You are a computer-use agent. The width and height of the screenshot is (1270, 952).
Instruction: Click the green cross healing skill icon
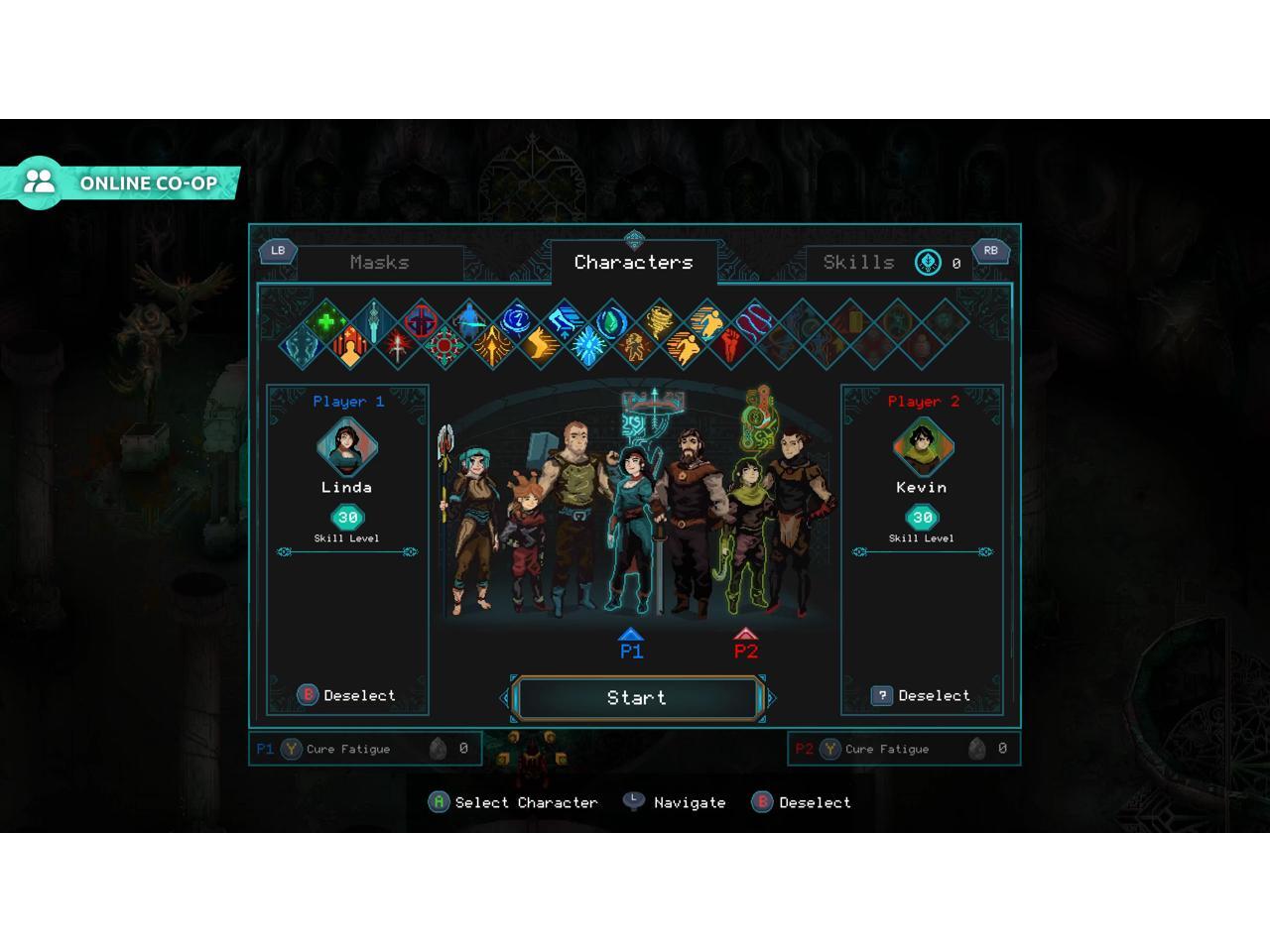(325, 321)
